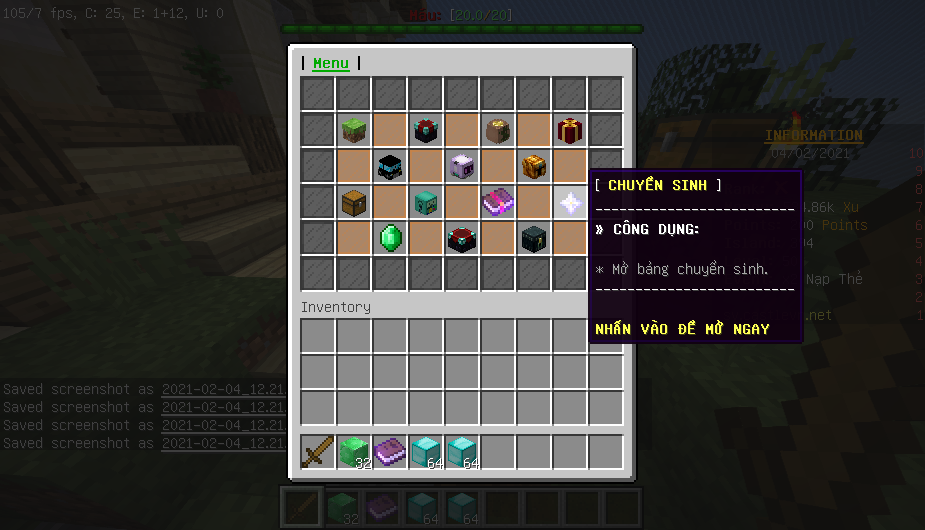Image resolution: width=925 pixels, height=530 pixels.
Task: Select the black head with cyan stripes
Action: pos(391,166)
